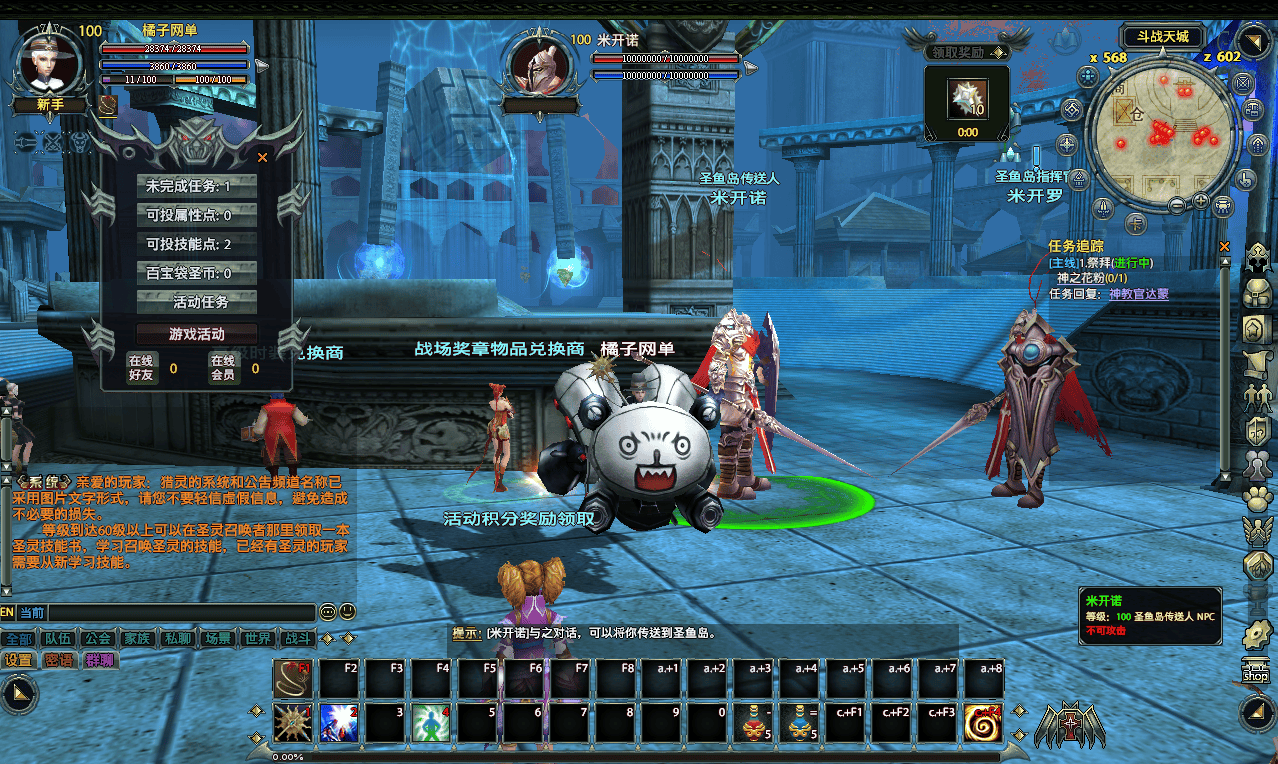Screen dimensions: 1278x764
Task: Switch chat to the 世界 channel tab
Action: point(257,638)
